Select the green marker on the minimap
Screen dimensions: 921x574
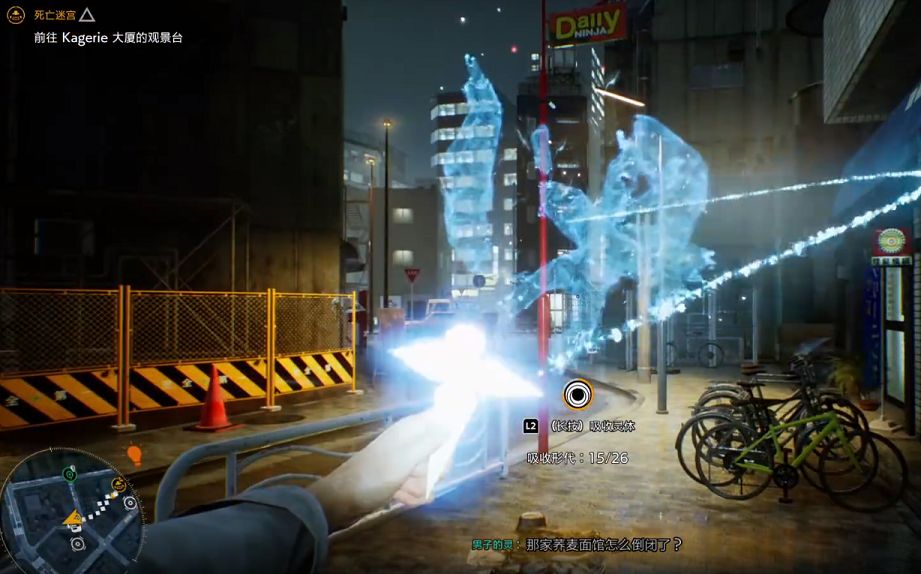tap(69, 473)
